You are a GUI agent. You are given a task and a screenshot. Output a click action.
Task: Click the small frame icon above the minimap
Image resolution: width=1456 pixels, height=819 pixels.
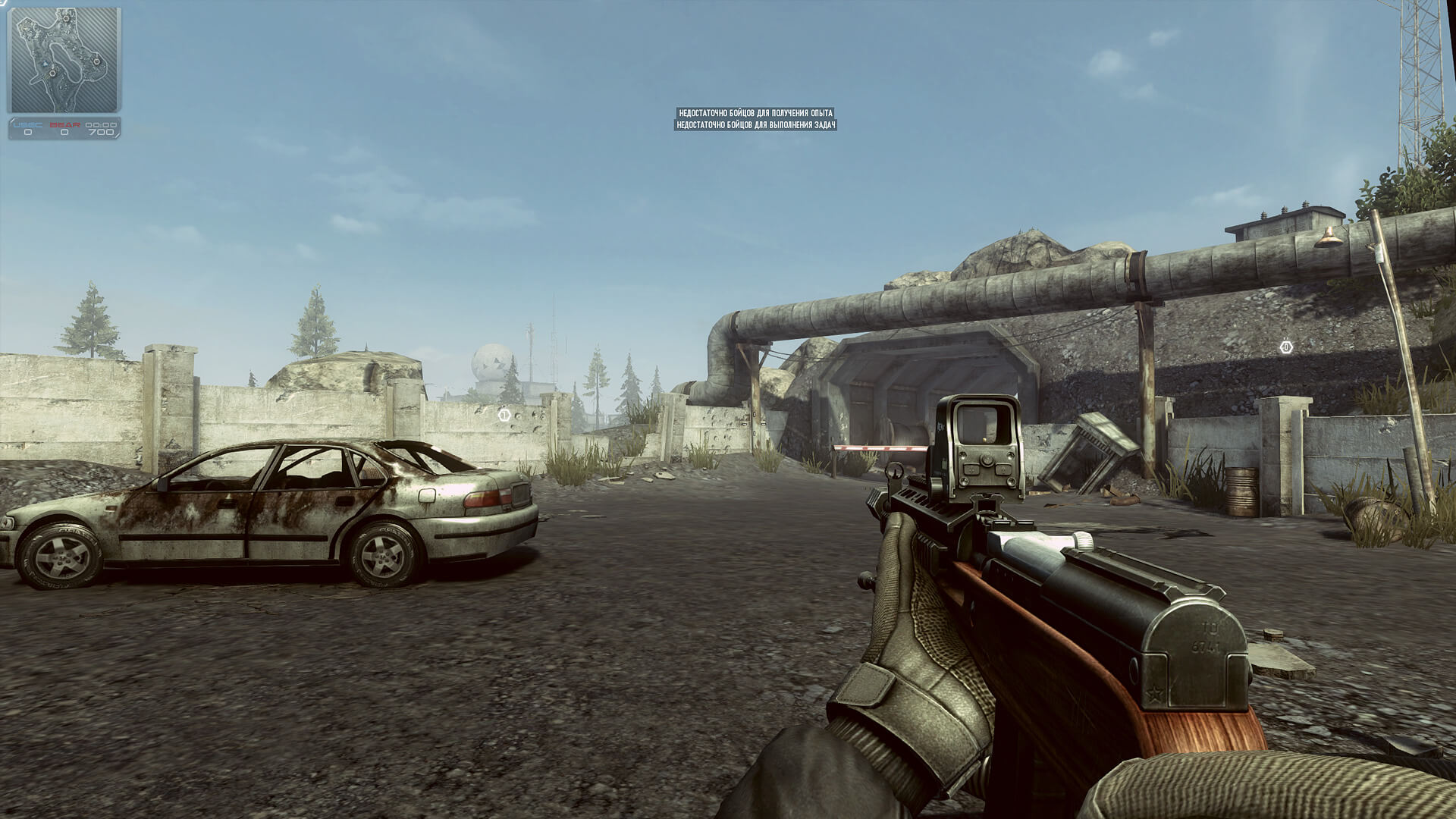point(3,3)
